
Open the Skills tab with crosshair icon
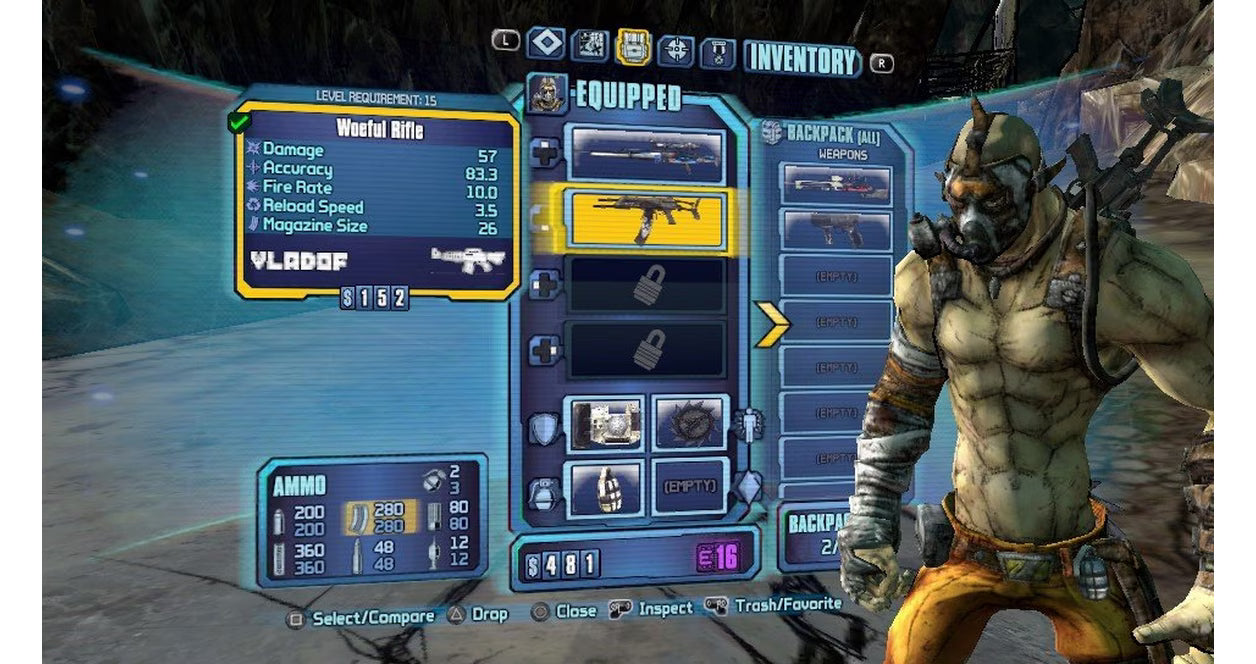click(x=677, y=47)
